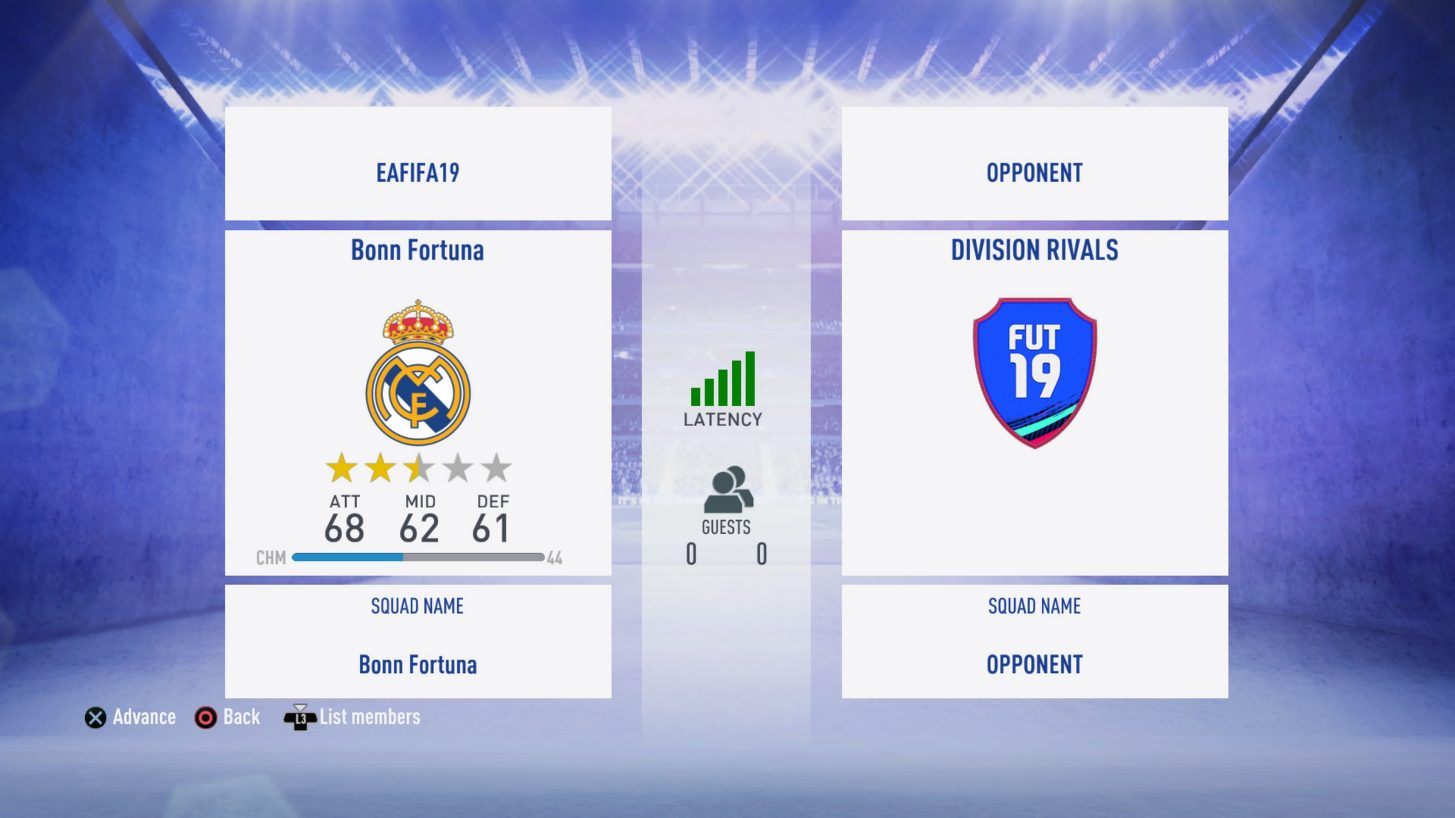The image size is (1455, 818).
Task: Select the OPPONENT header label
Action: tap(1034, 172)
